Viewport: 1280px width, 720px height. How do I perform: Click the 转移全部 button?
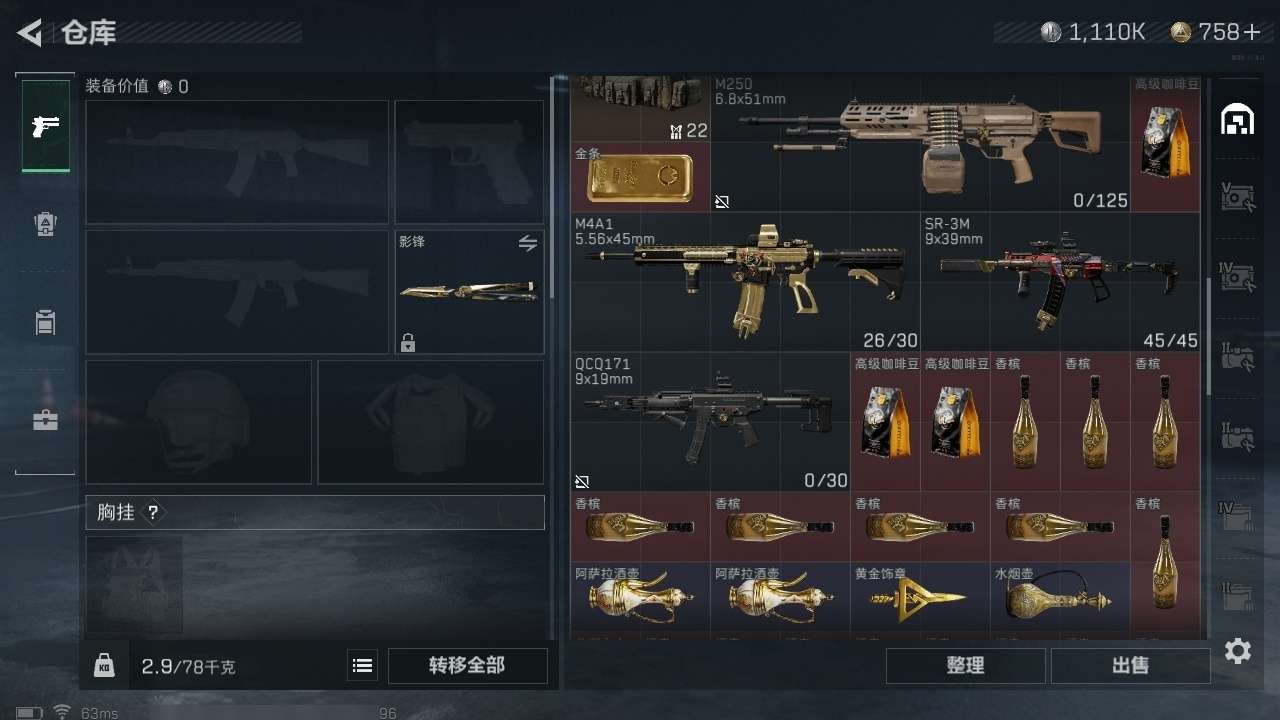pos(467,665)
